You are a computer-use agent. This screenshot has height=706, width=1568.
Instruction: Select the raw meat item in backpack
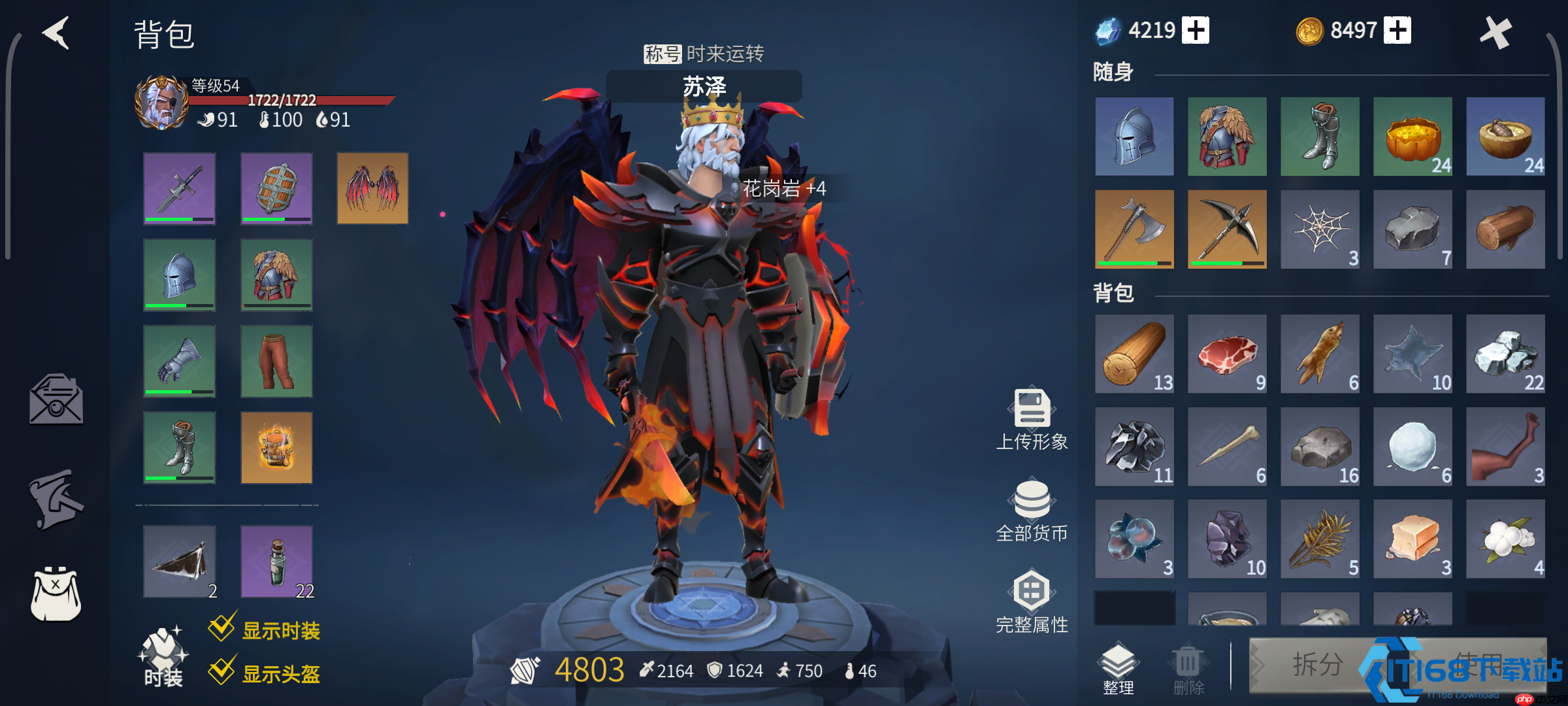(1227, 354)
